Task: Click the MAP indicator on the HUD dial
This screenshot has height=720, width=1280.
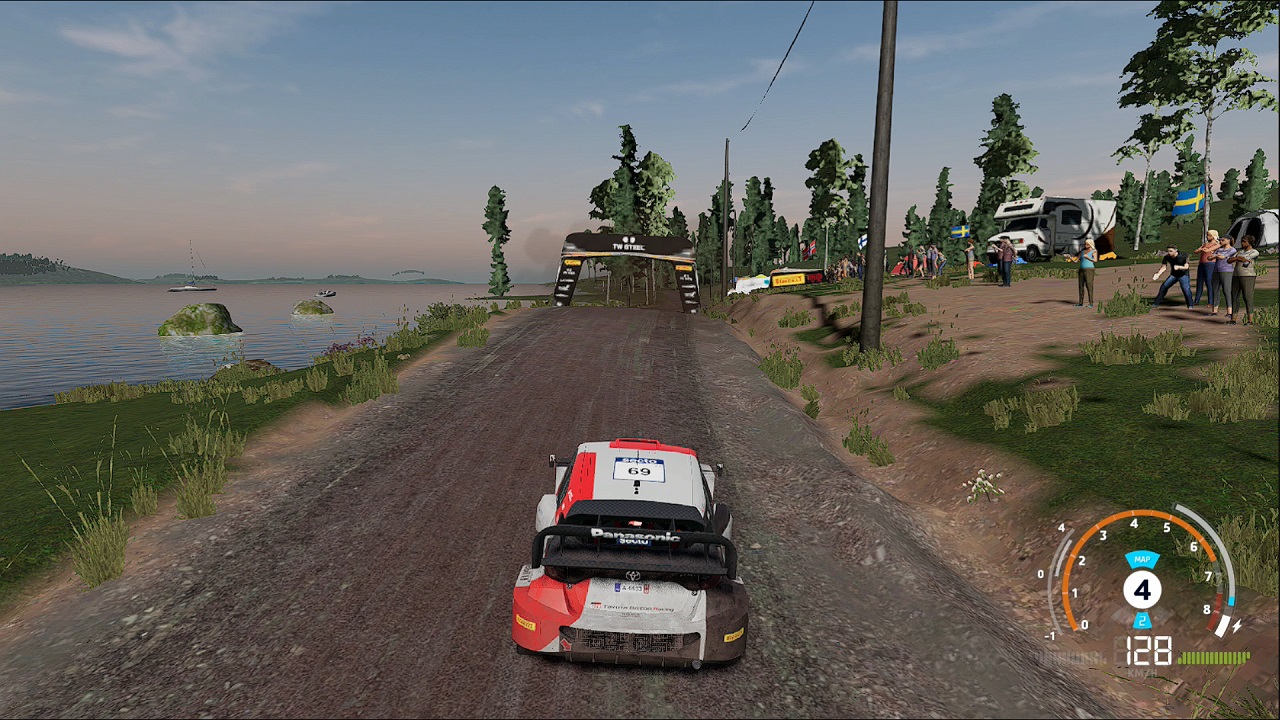Action: pyautogui.click(x=1144, y=560)
